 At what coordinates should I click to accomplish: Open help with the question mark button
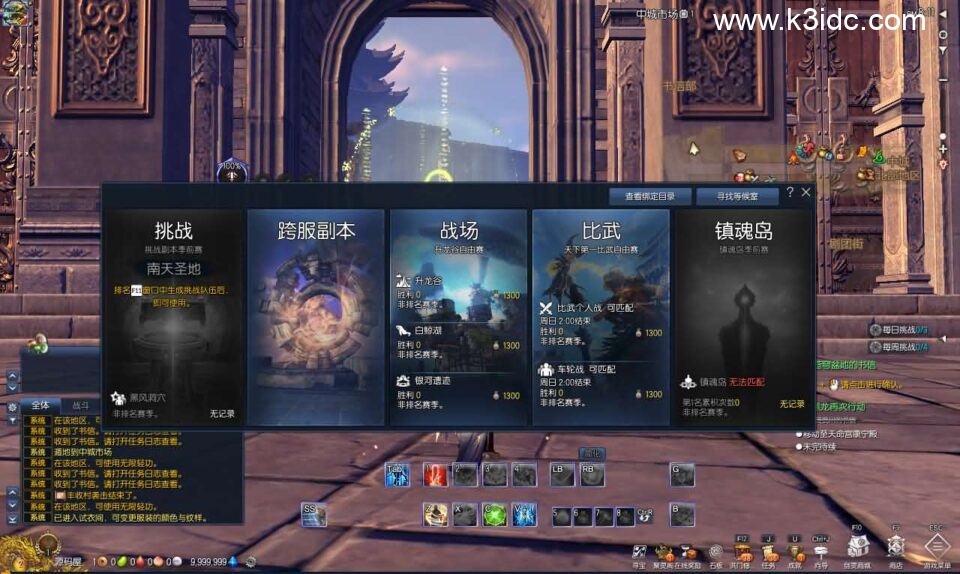click(x=790, y=192)
